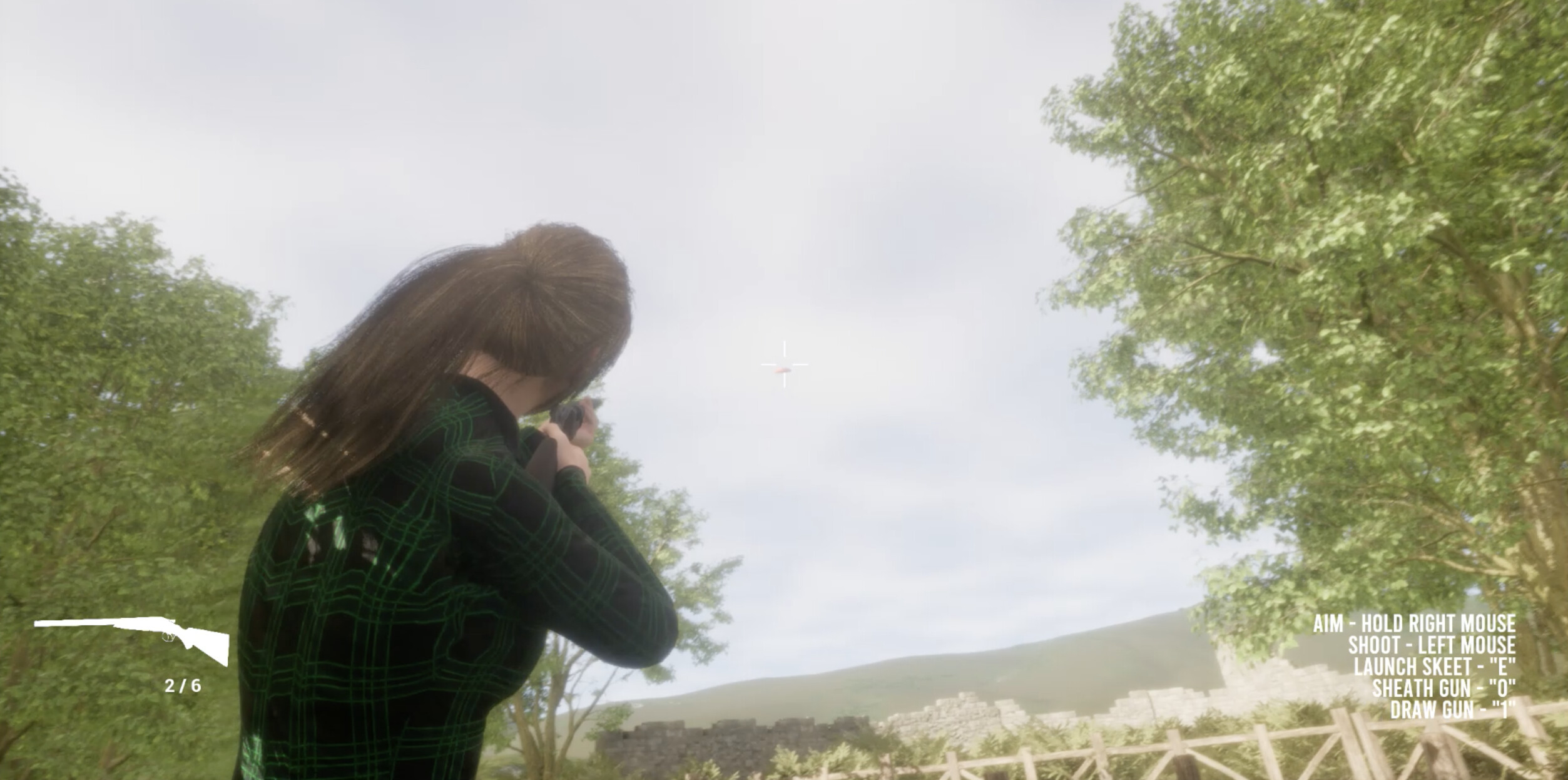Click the flying clay pigeon target
This screenshot has width=1568, height=780.
[782, 370]
